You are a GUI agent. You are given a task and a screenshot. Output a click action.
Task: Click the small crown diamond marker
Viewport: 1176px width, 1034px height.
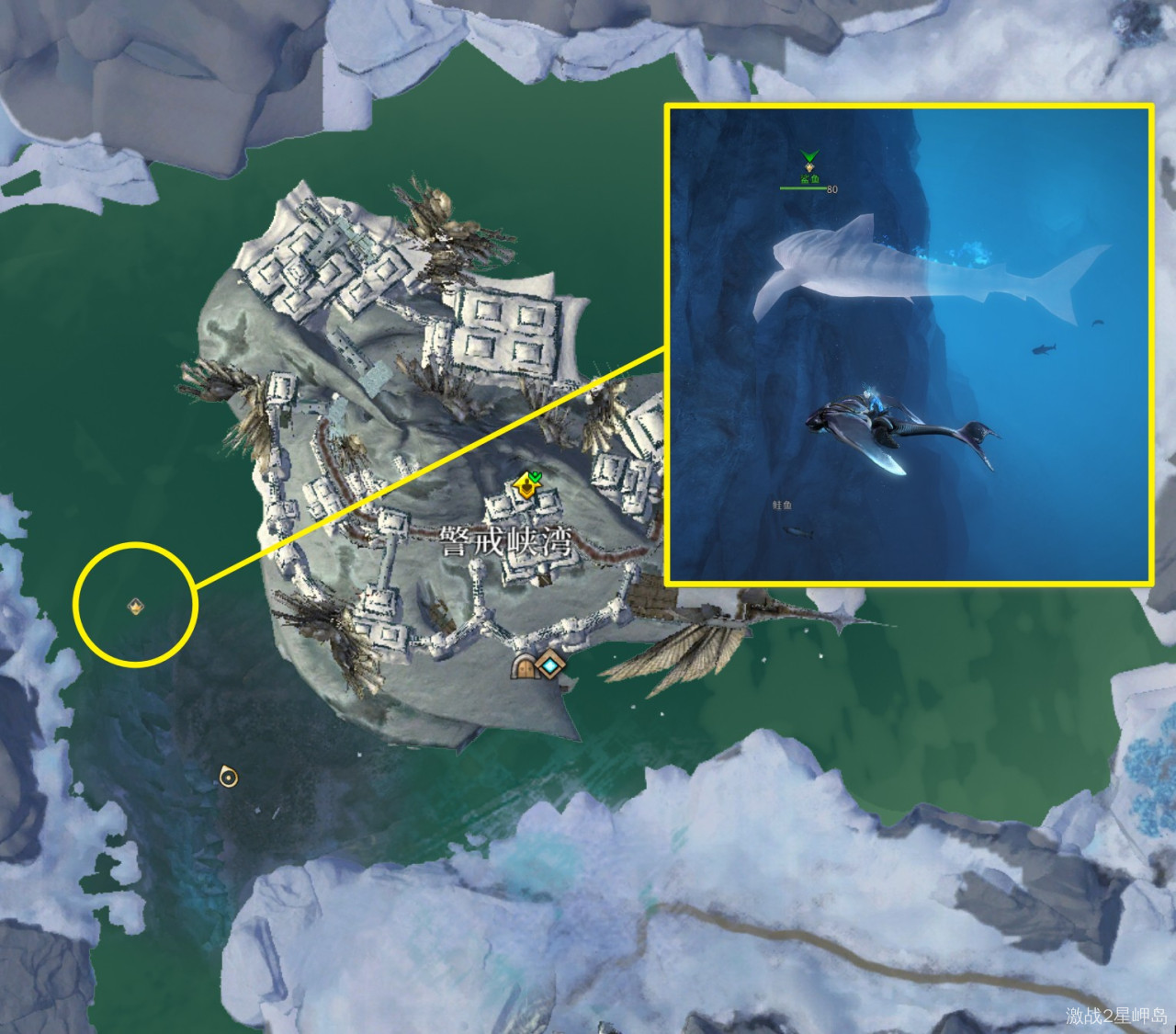(x=136, y=606)
